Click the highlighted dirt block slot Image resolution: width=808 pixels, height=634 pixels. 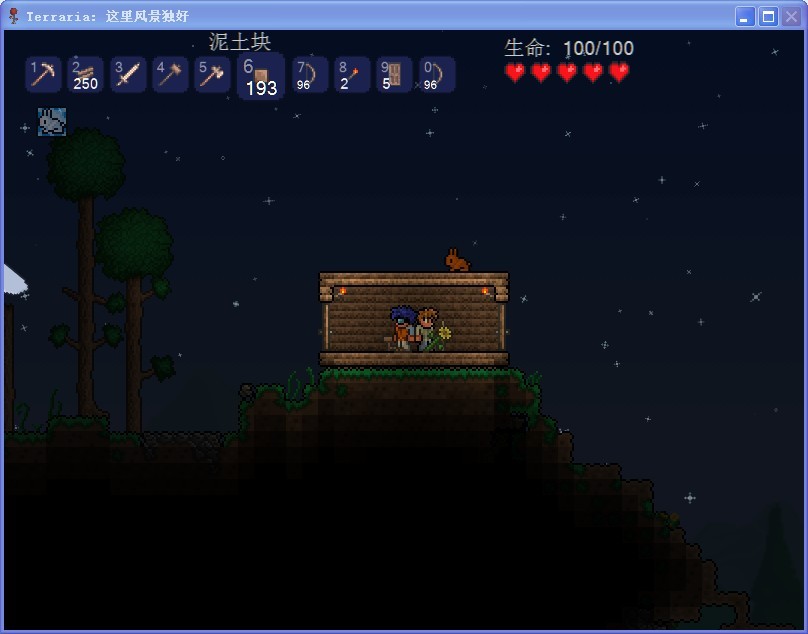260,77
